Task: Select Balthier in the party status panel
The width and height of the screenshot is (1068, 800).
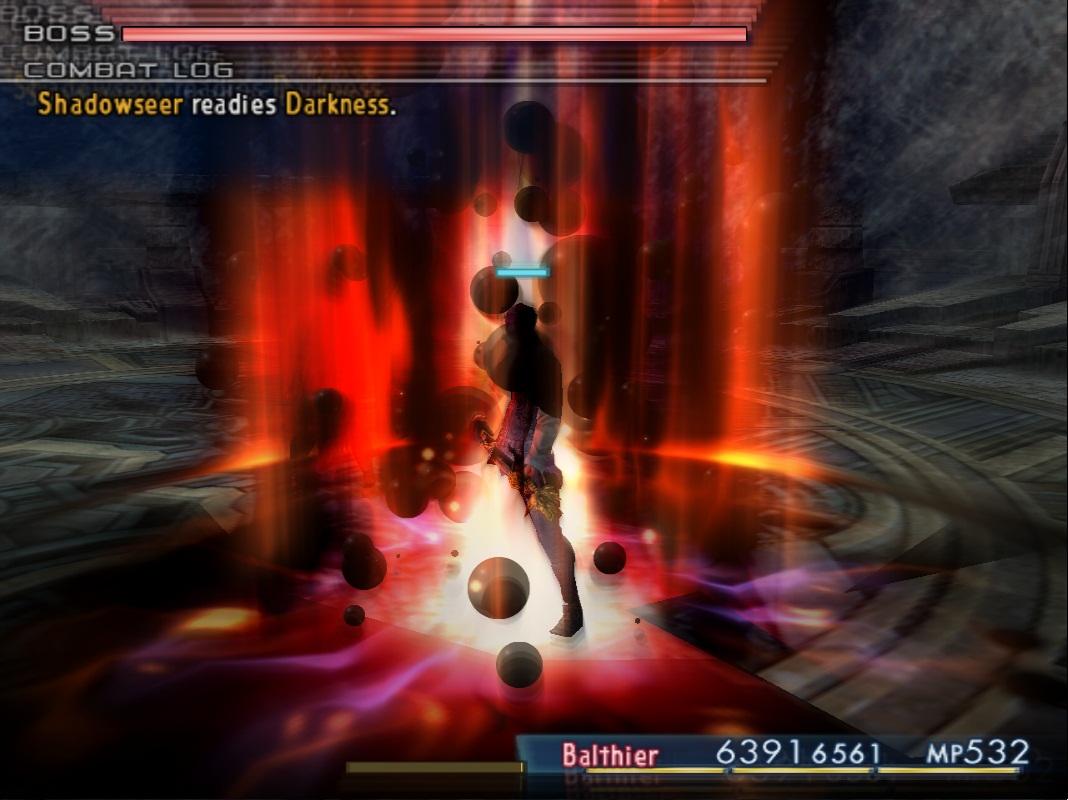Action: pyautogui.click(x=611, y=754)
